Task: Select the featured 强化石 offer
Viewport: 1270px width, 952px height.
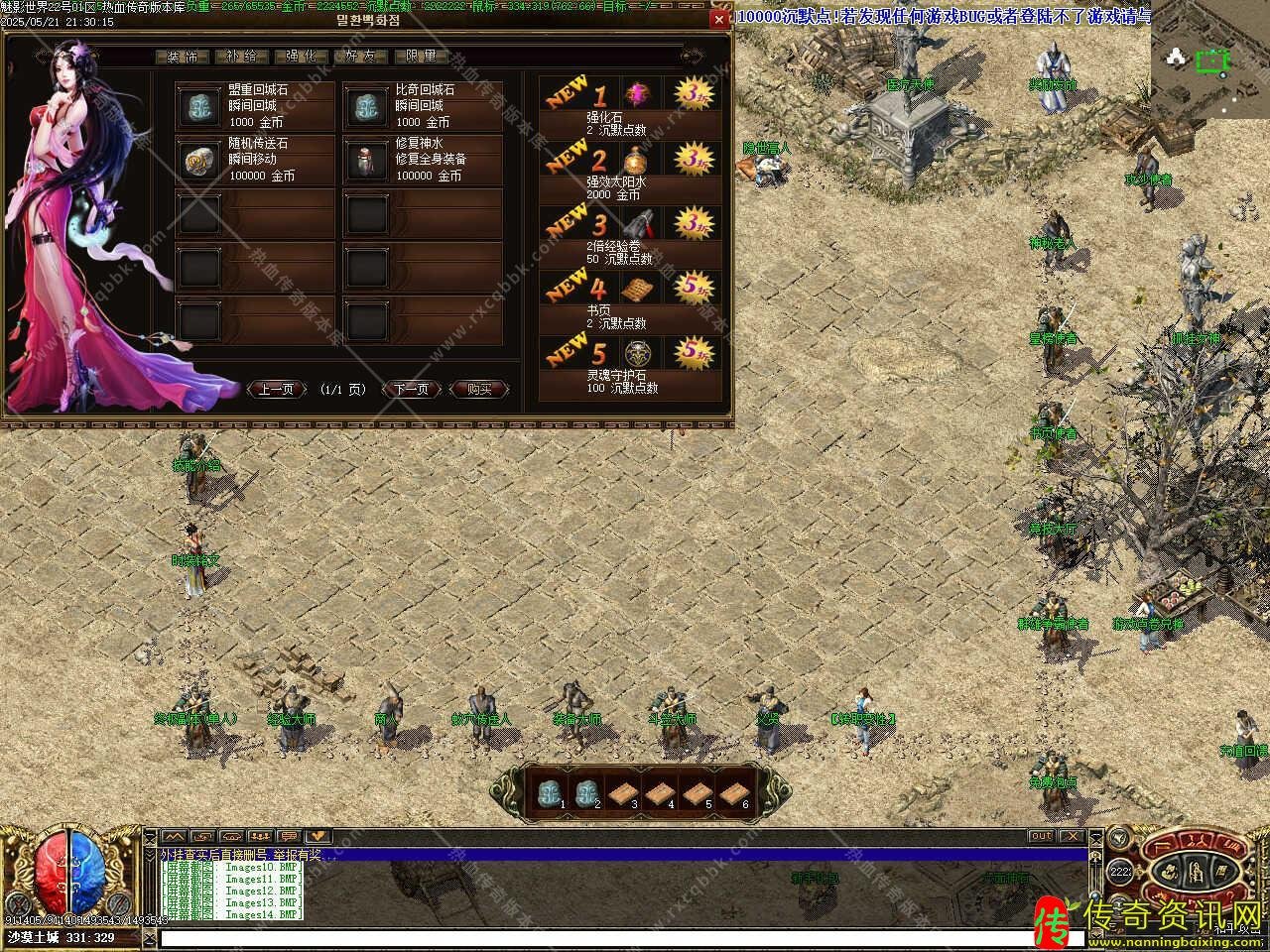Action: pos(630,105)
